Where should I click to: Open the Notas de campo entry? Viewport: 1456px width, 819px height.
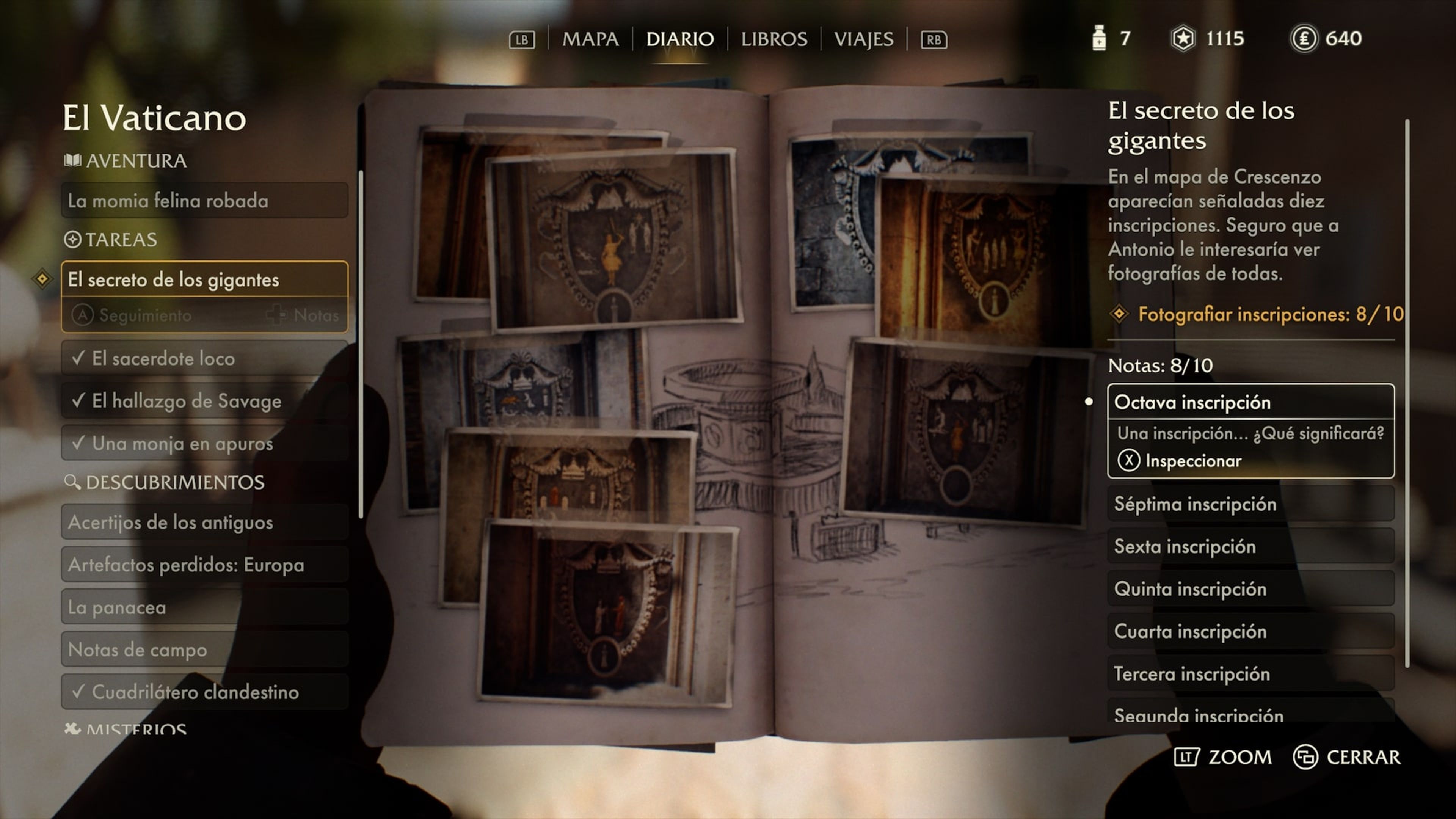204,650
